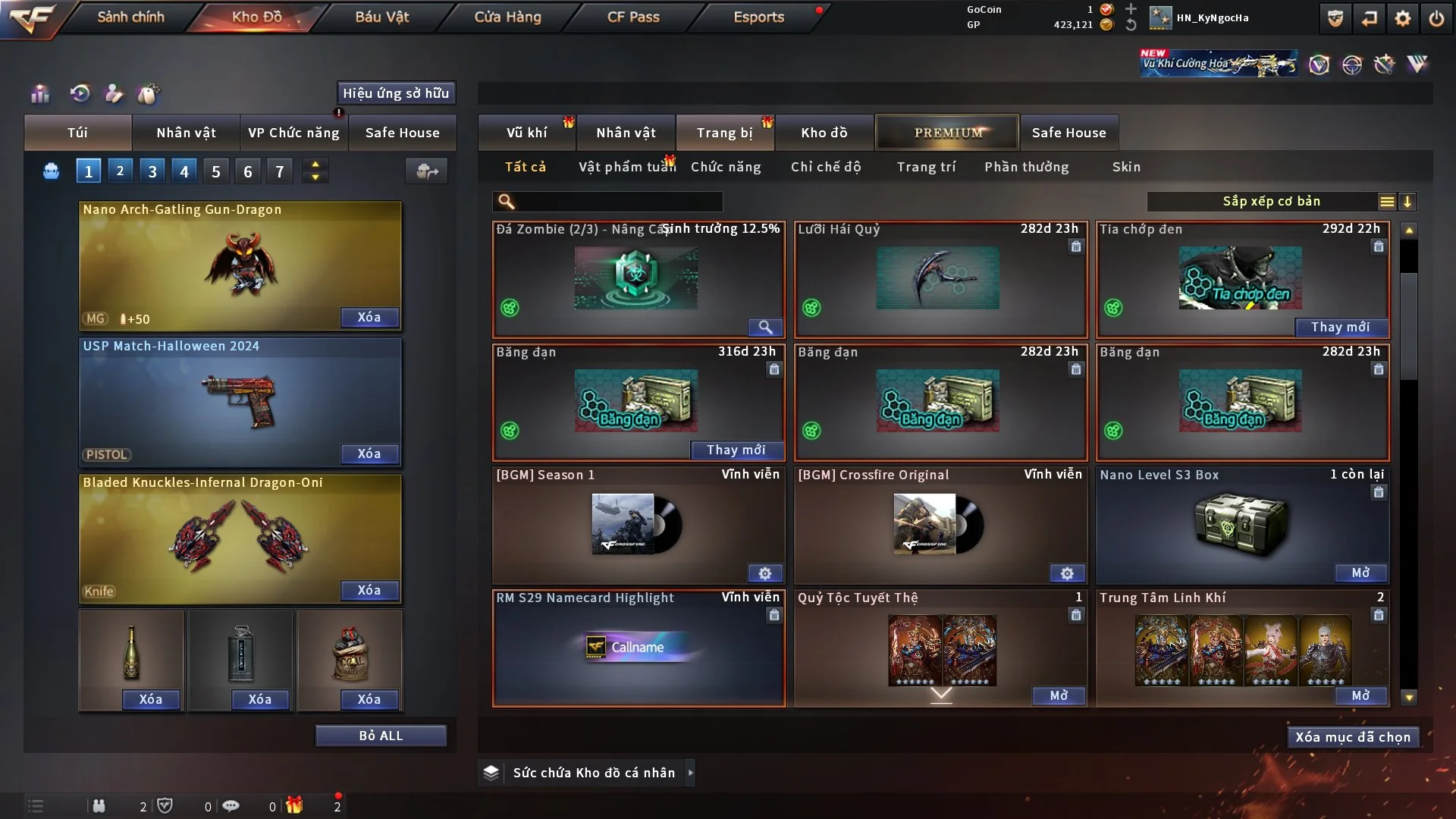The image size is (1456, 819).
Task: Open the gear settings icon
Action: click(1403, 18)
